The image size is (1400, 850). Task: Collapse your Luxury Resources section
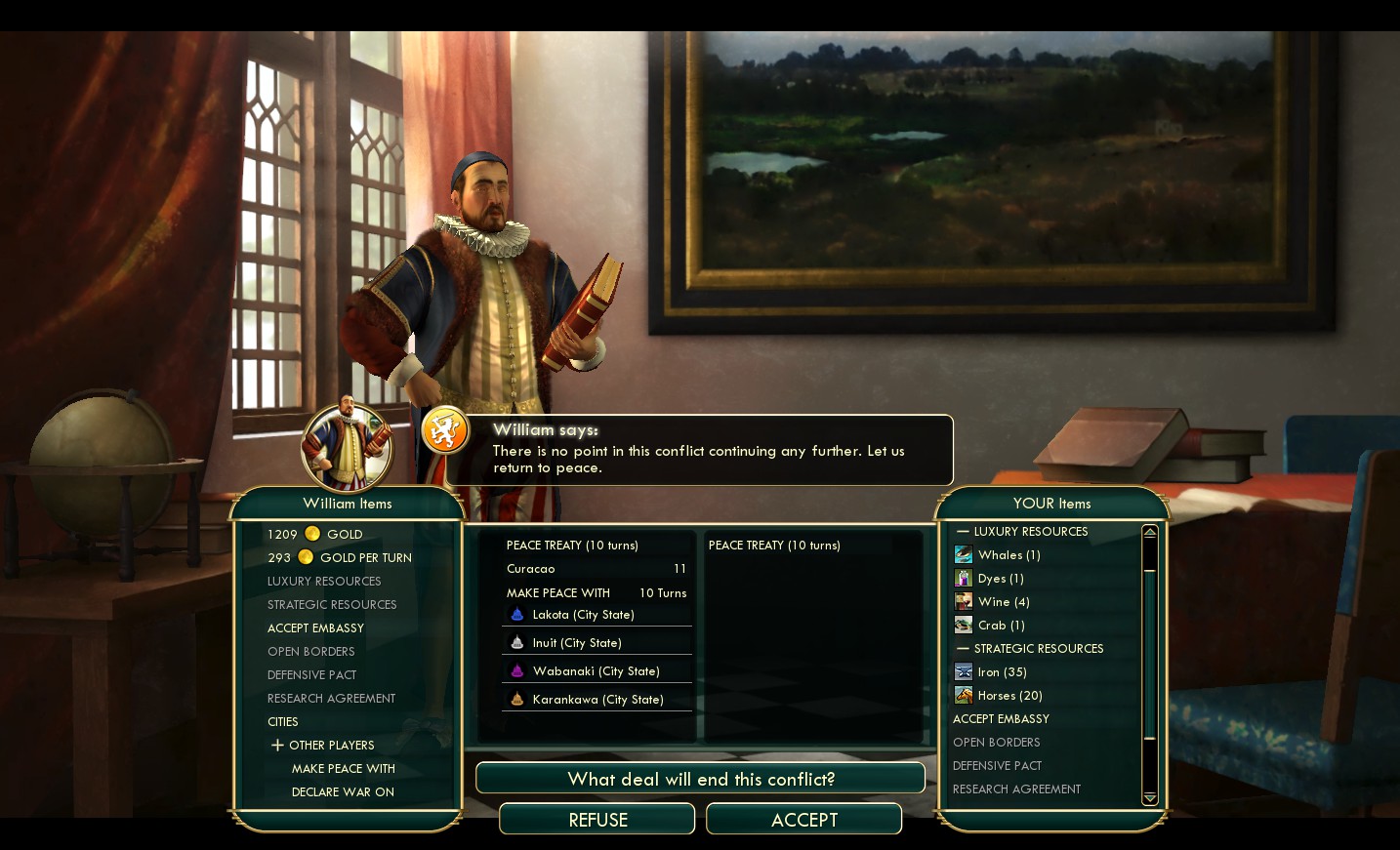click(x=964, y=531)
